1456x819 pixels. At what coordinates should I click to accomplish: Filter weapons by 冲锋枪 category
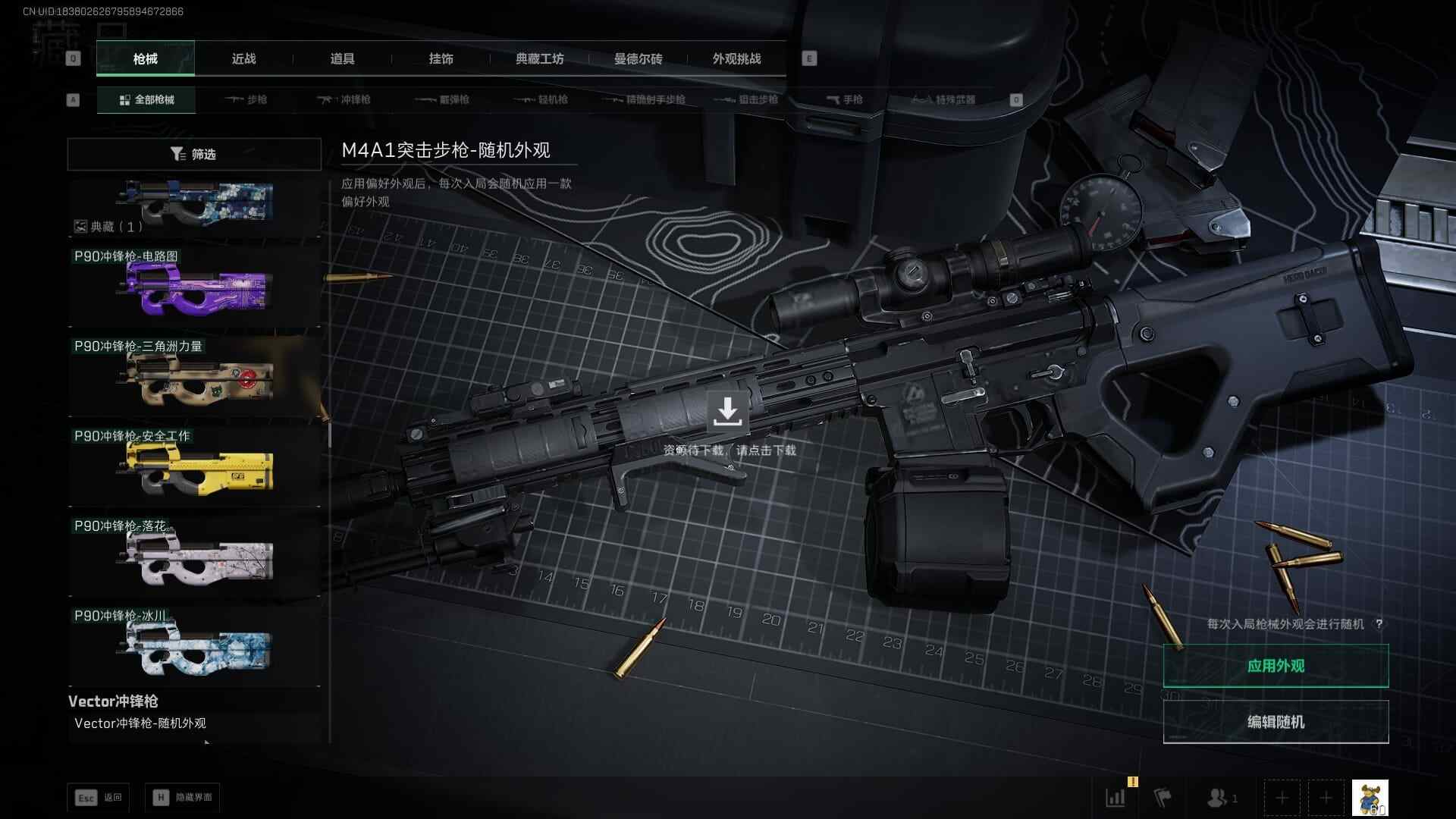pos(344,99)
